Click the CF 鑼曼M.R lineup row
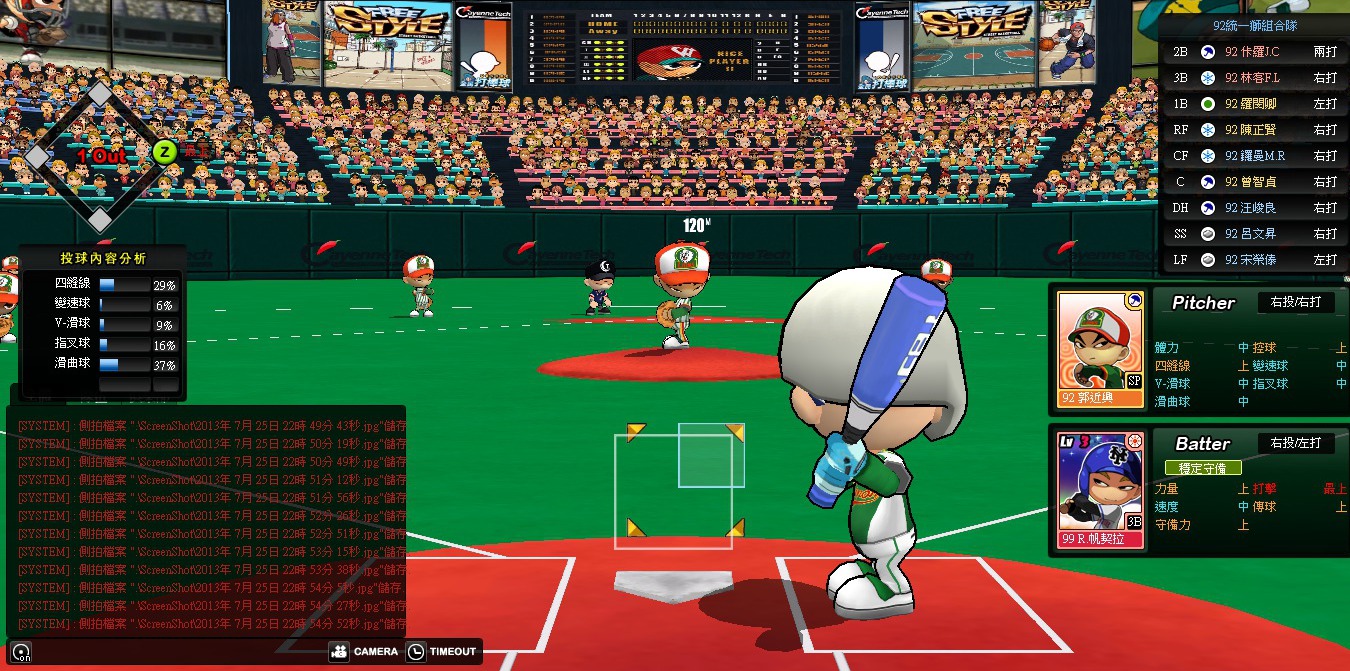Viewport: 1350px width, 671px height. tap(1256, 156)
